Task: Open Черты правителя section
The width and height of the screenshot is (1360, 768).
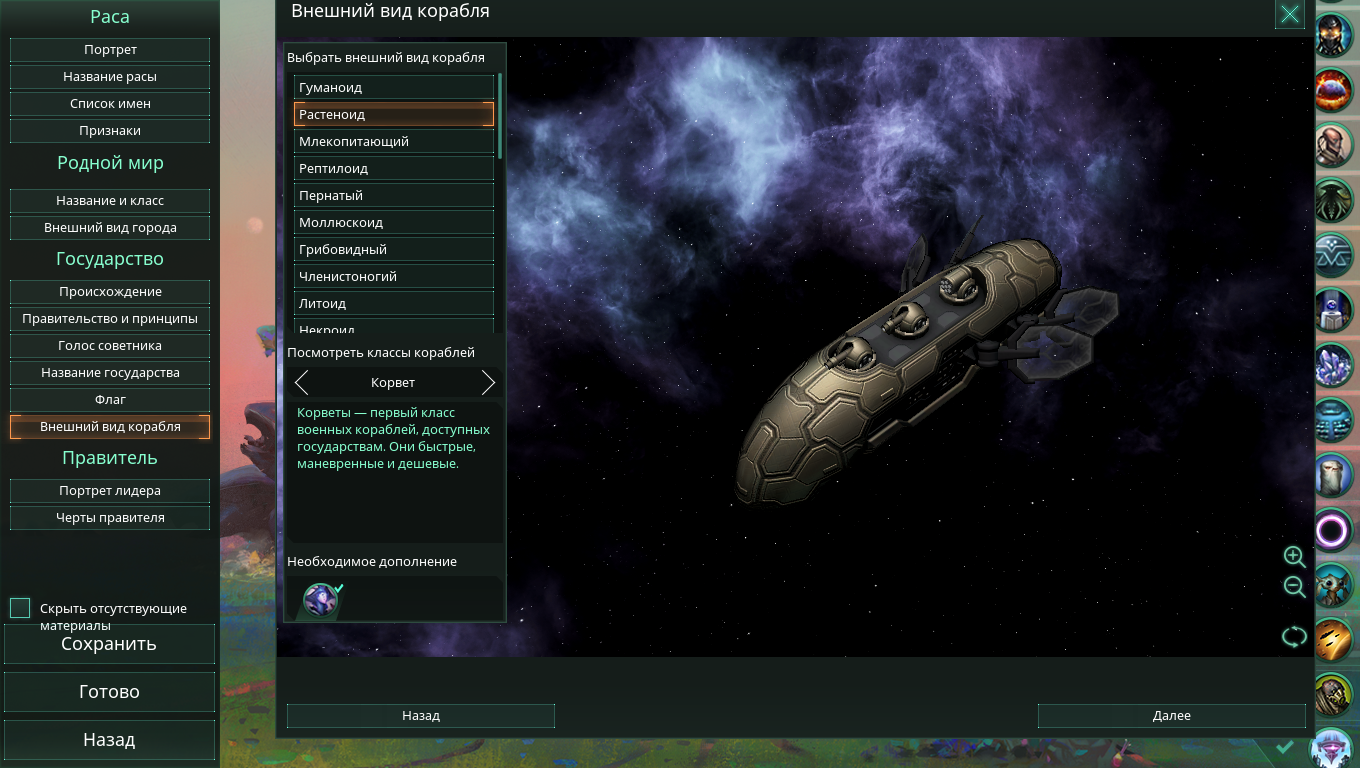Action: [x=110, y=518]
